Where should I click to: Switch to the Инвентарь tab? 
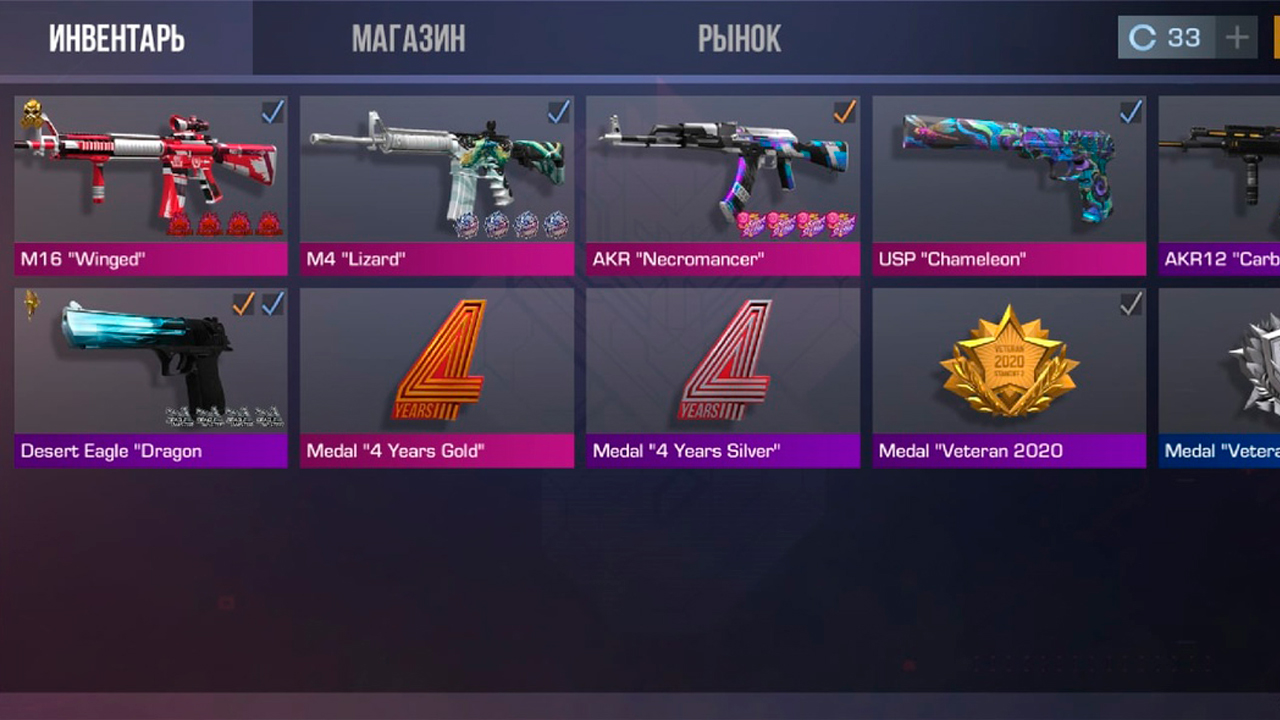pos(117,38)
